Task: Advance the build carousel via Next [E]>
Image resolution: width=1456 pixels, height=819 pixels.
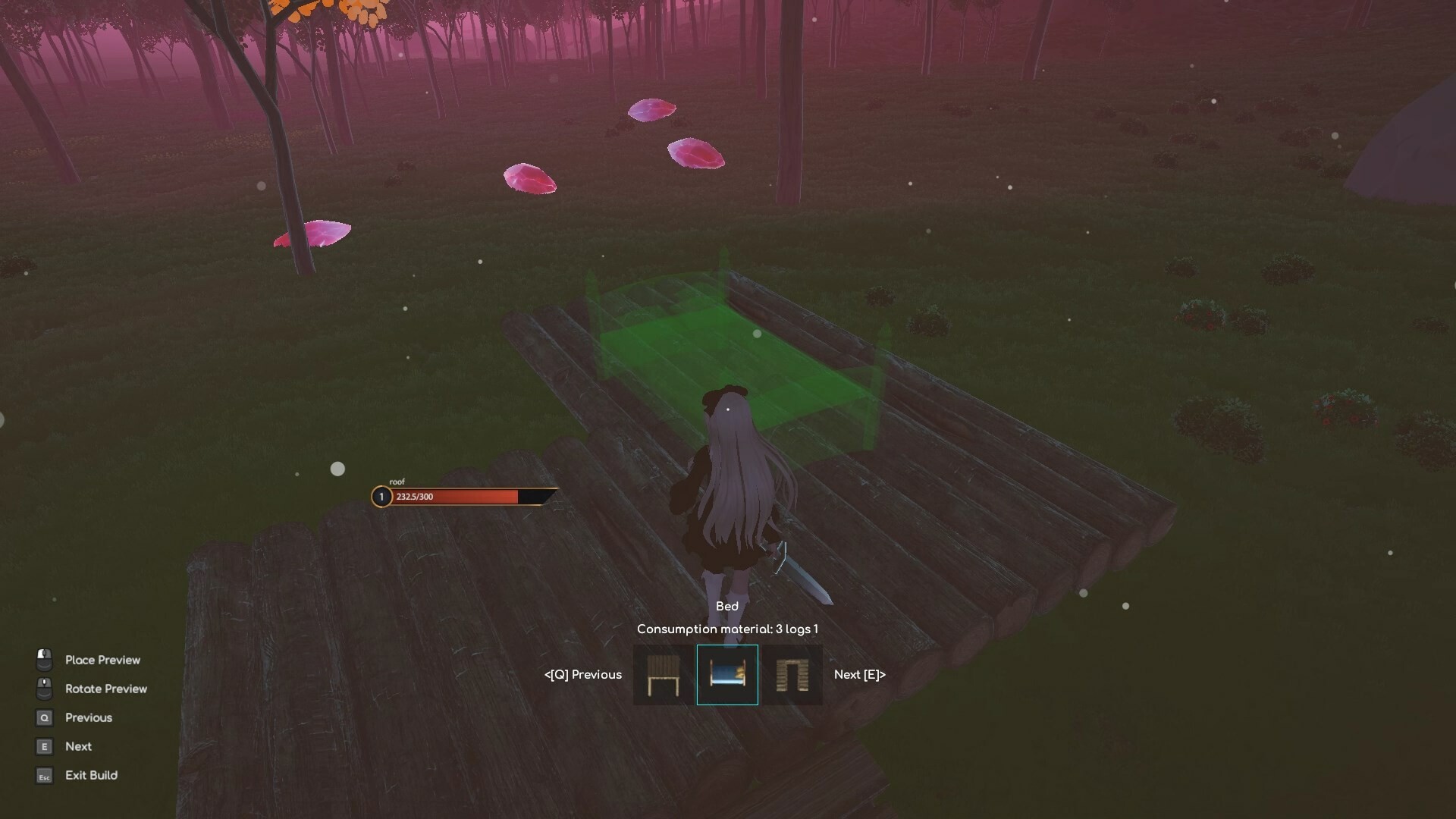Action: 858,674
